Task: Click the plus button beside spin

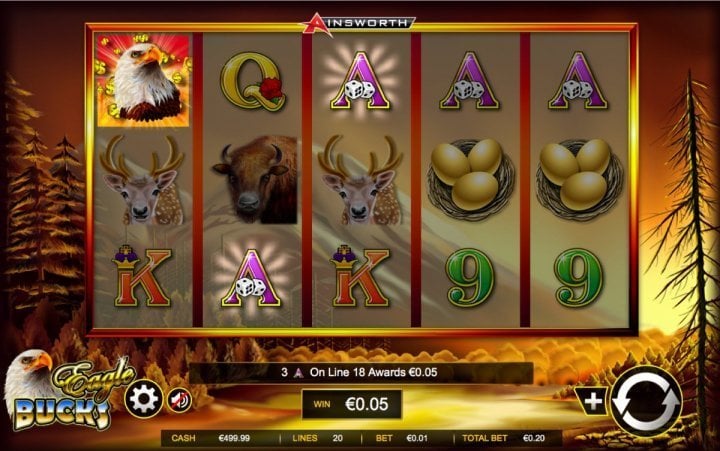Action: [x=593, y=401]
